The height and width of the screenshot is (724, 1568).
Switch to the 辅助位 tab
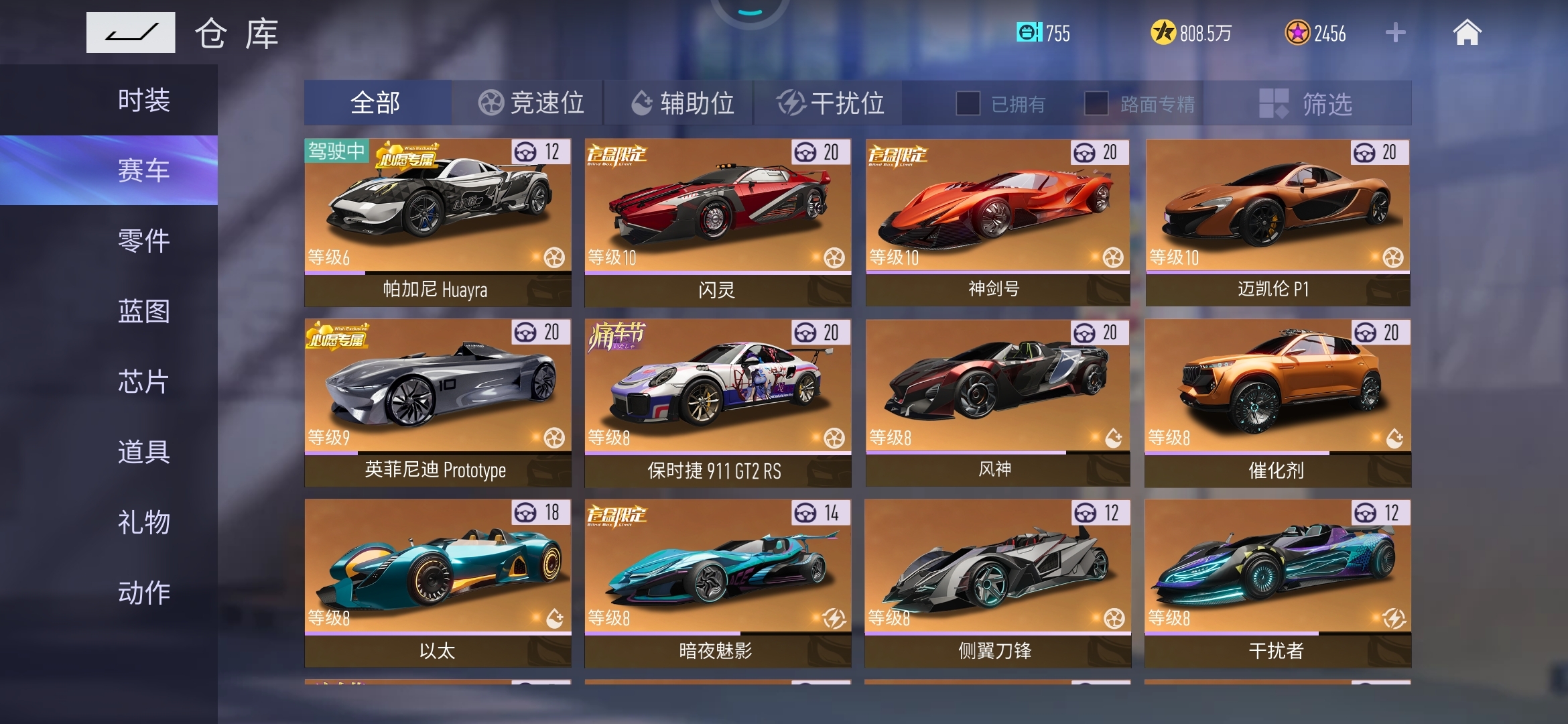point(681,103)
